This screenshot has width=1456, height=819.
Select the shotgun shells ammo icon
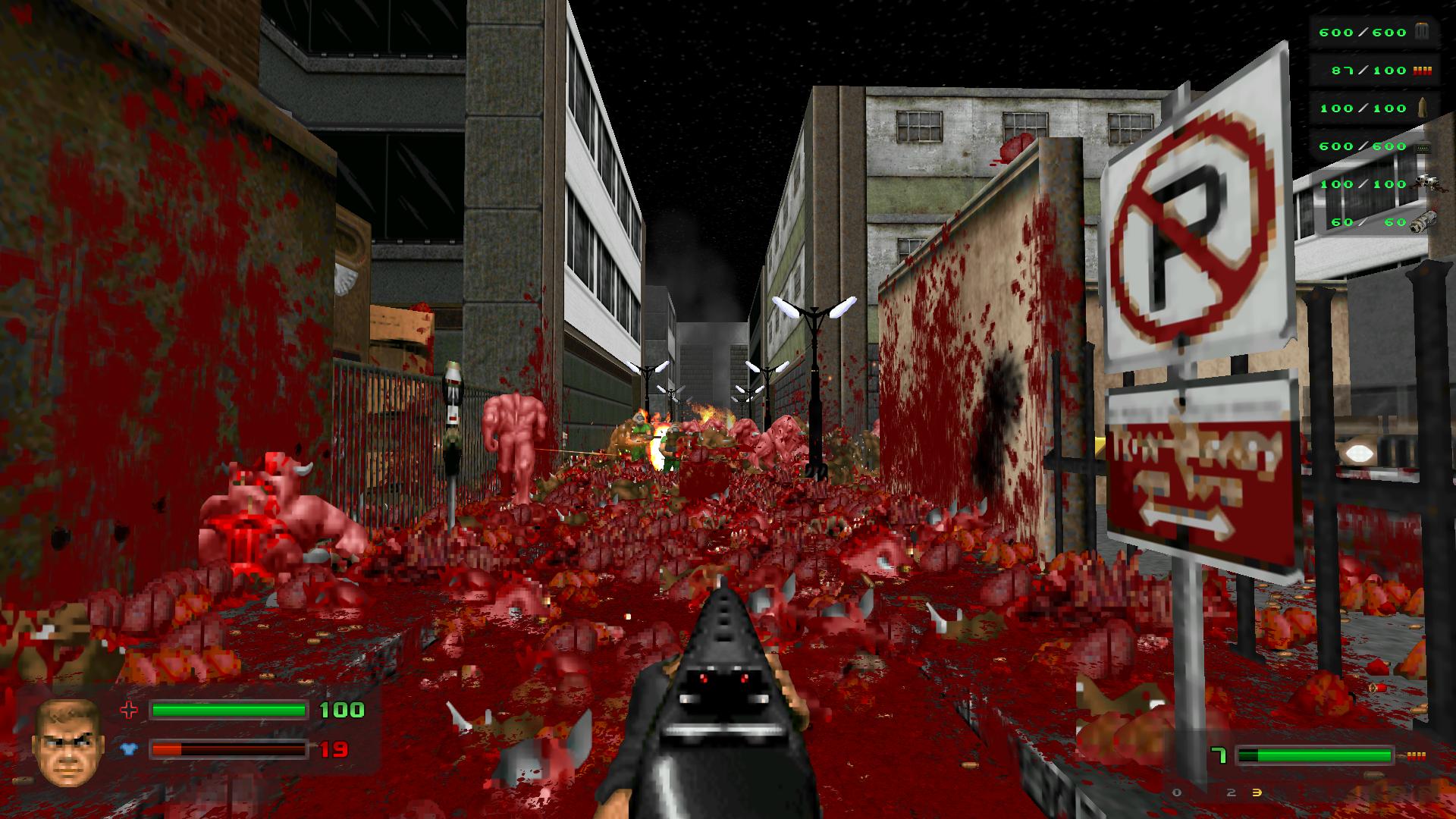coord(1423,71)
